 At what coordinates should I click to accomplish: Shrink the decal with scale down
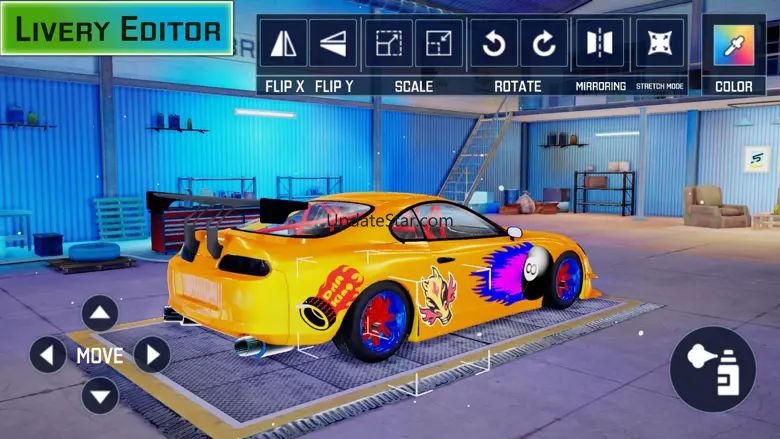(439, 43)
